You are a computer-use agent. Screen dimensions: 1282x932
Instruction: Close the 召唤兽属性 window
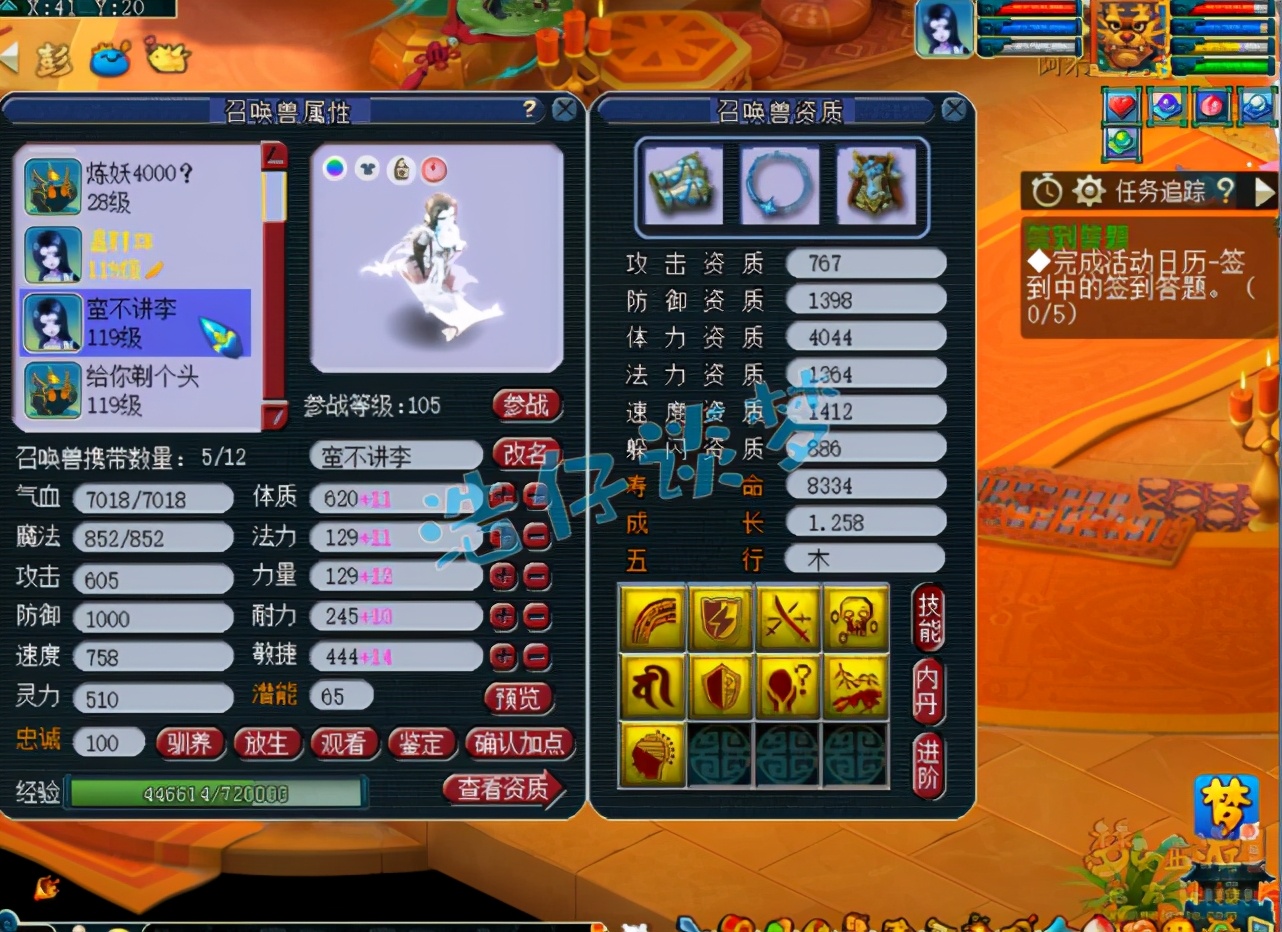point(564,110)
